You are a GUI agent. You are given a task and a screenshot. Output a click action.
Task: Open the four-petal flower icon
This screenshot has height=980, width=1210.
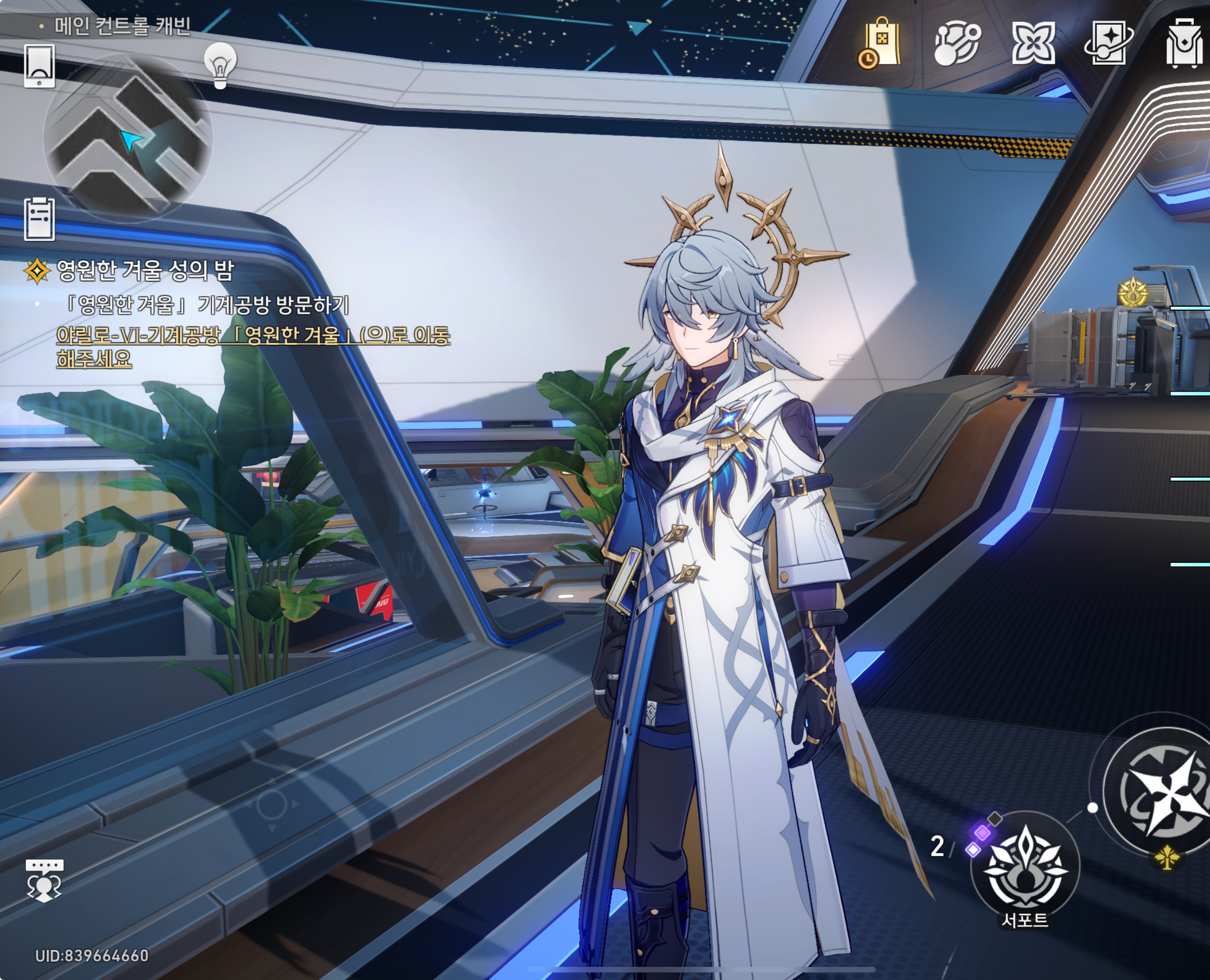1033,43
